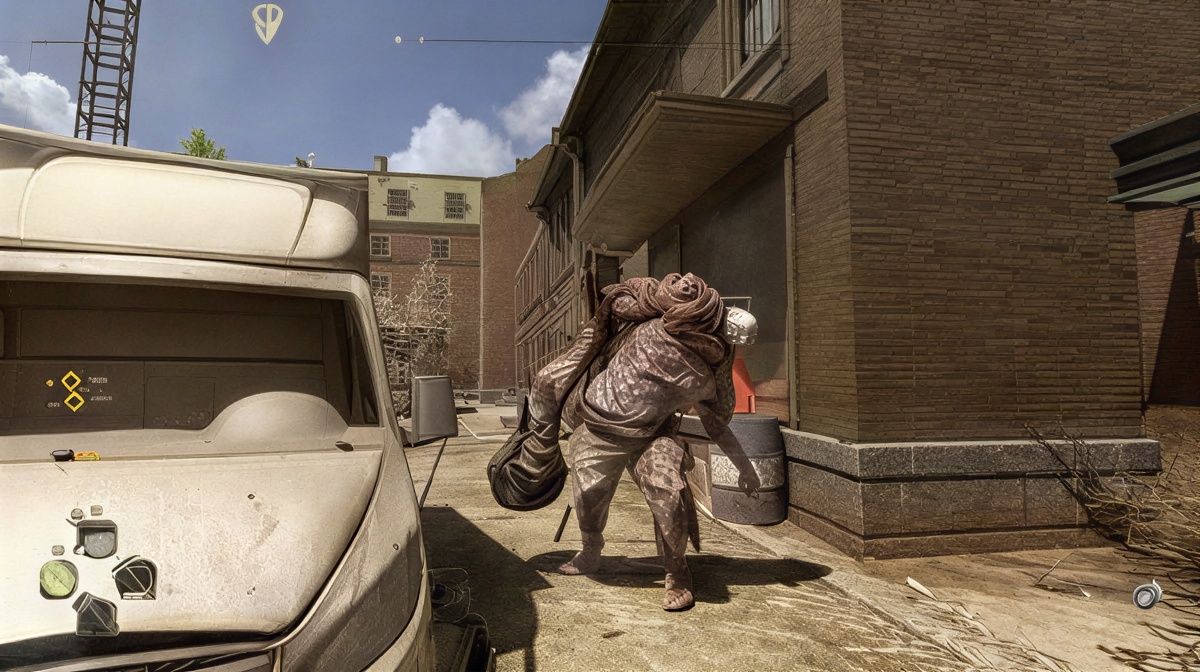Click the upper yellow diamond objective marker

(x=71, y=380)
